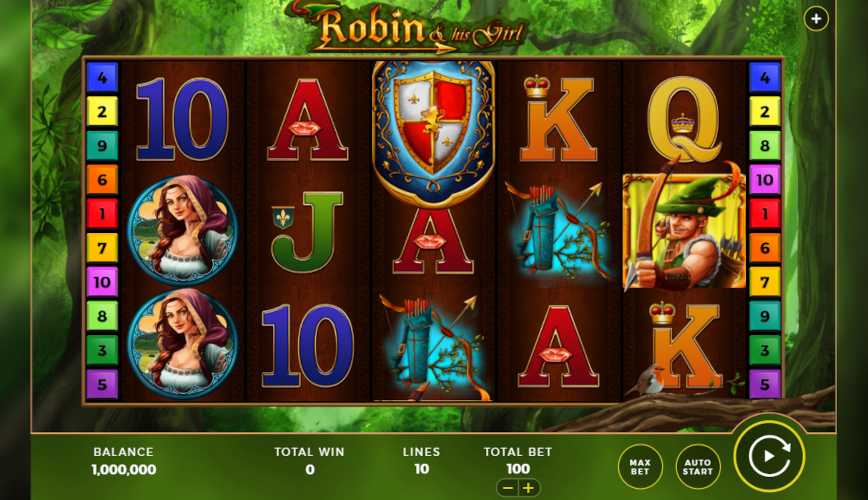
Task: Decrease total bet with the minus button
Action: (x=507, y=488)
